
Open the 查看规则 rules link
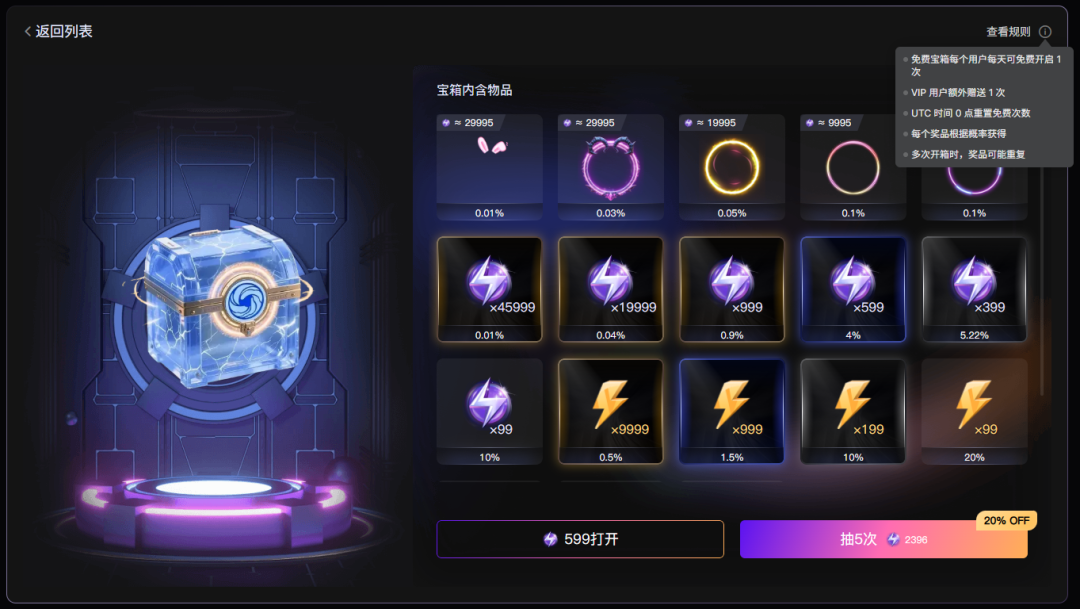coord(1007,32)
